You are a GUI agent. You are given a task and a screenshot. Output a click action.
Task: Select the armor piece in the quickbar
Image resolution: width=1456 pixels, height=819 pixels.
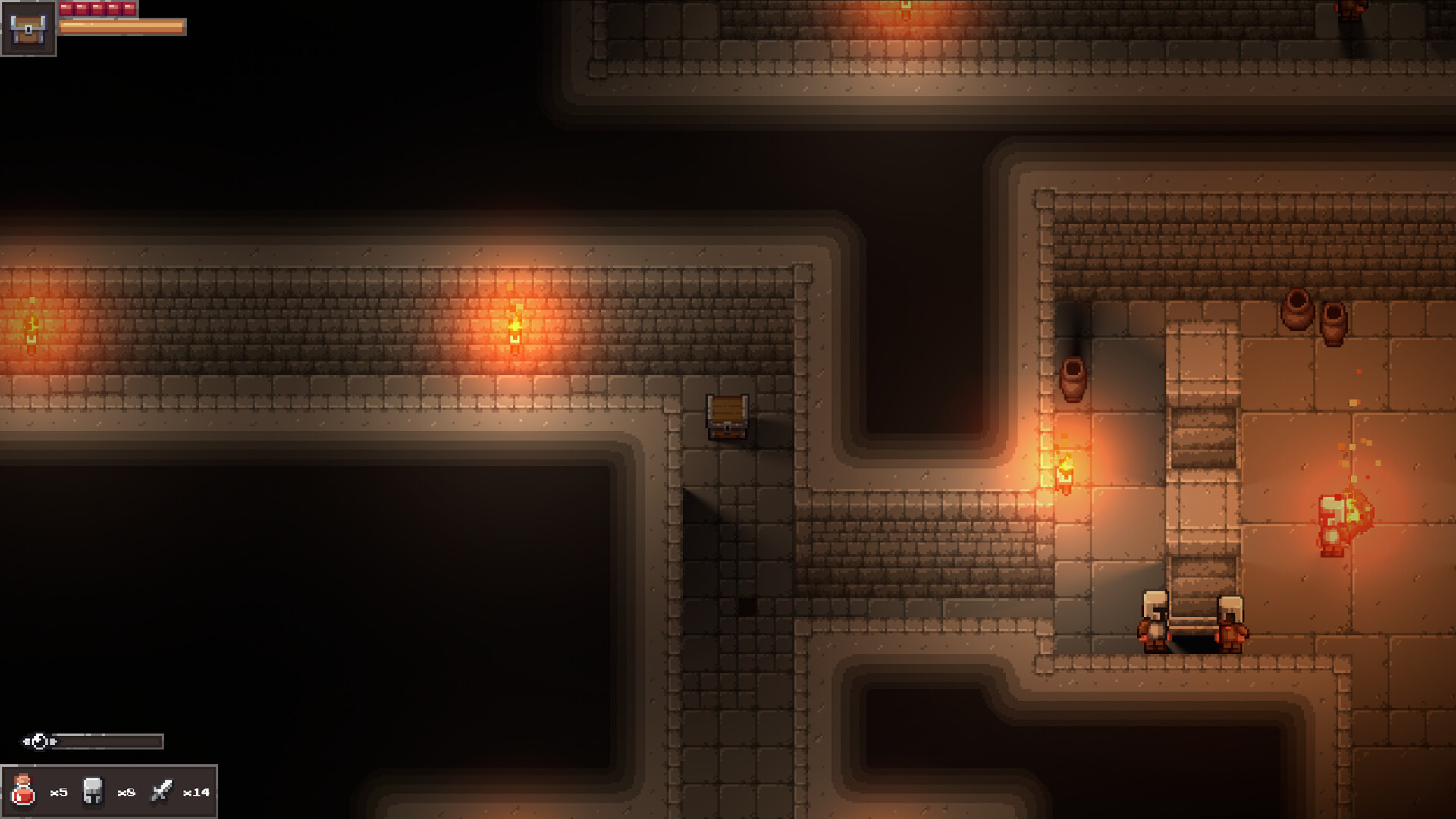(91, 791)
